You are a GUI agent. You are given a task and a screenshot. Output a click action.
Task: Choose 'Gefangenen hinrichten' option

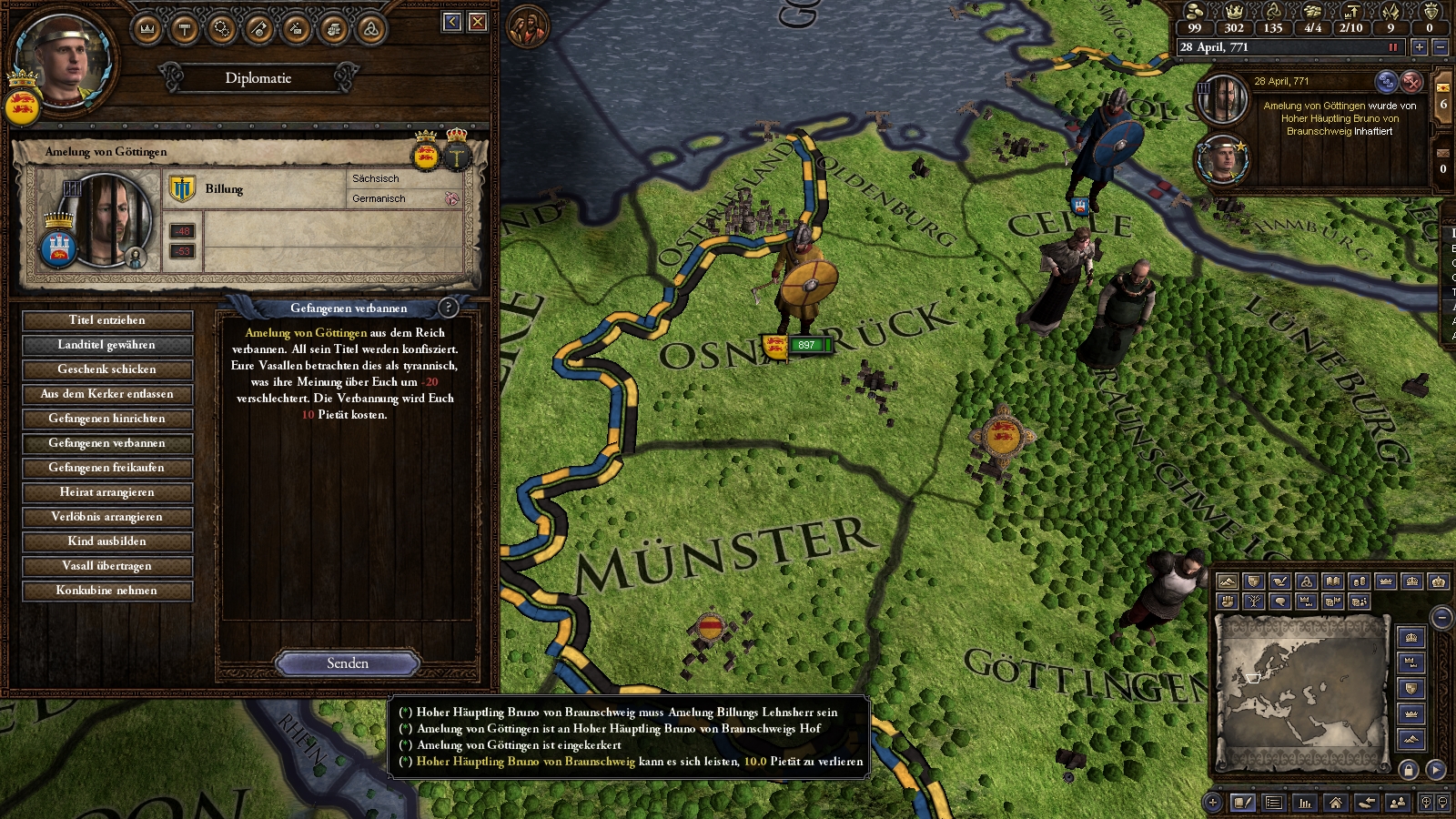click(x=107, y=419)
